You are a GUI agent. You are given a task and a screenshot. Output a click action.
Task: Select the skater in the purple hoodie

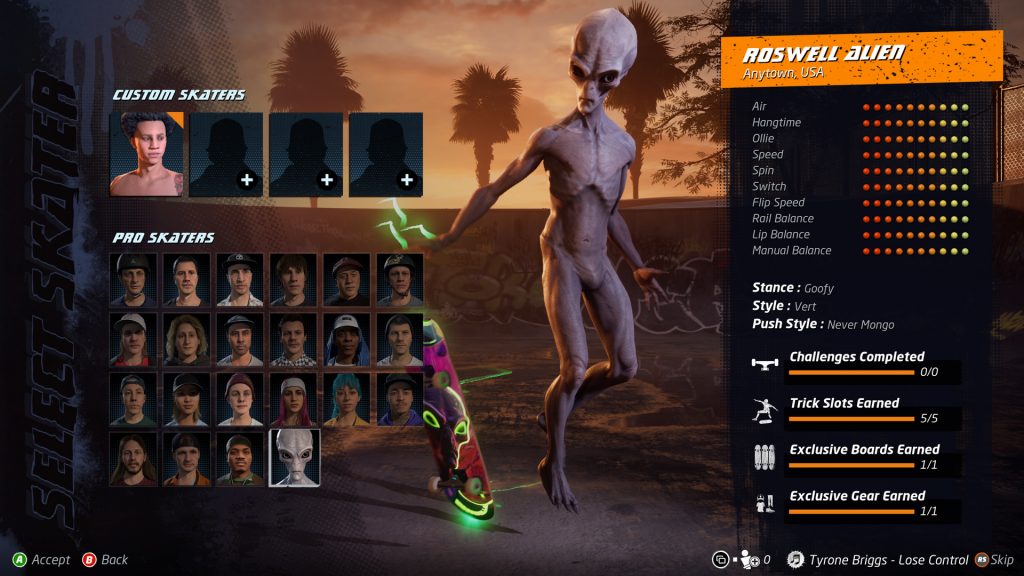coord(400,399)
